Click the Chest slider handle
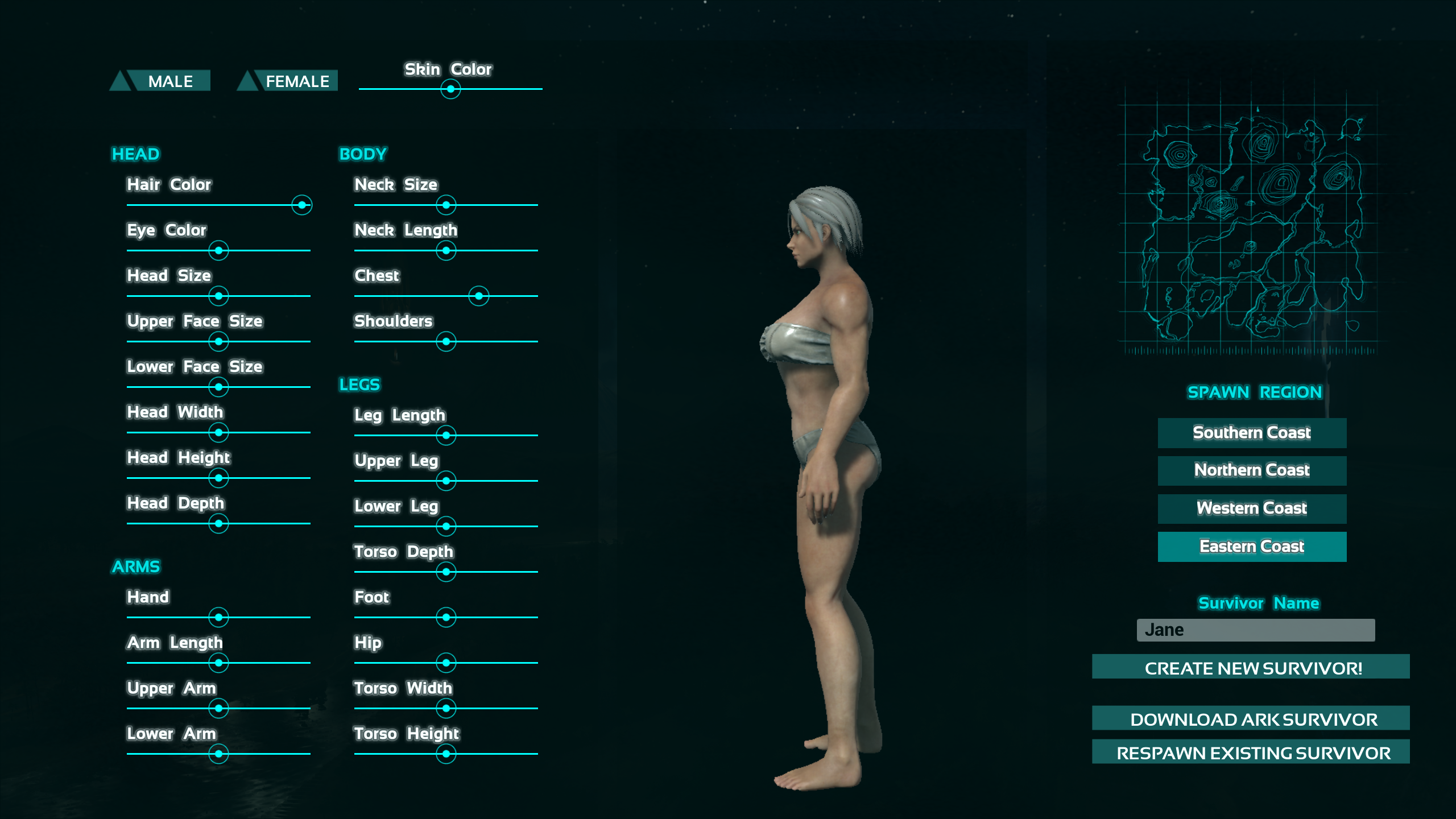The image size is (1456, 819). pos(479,296)
